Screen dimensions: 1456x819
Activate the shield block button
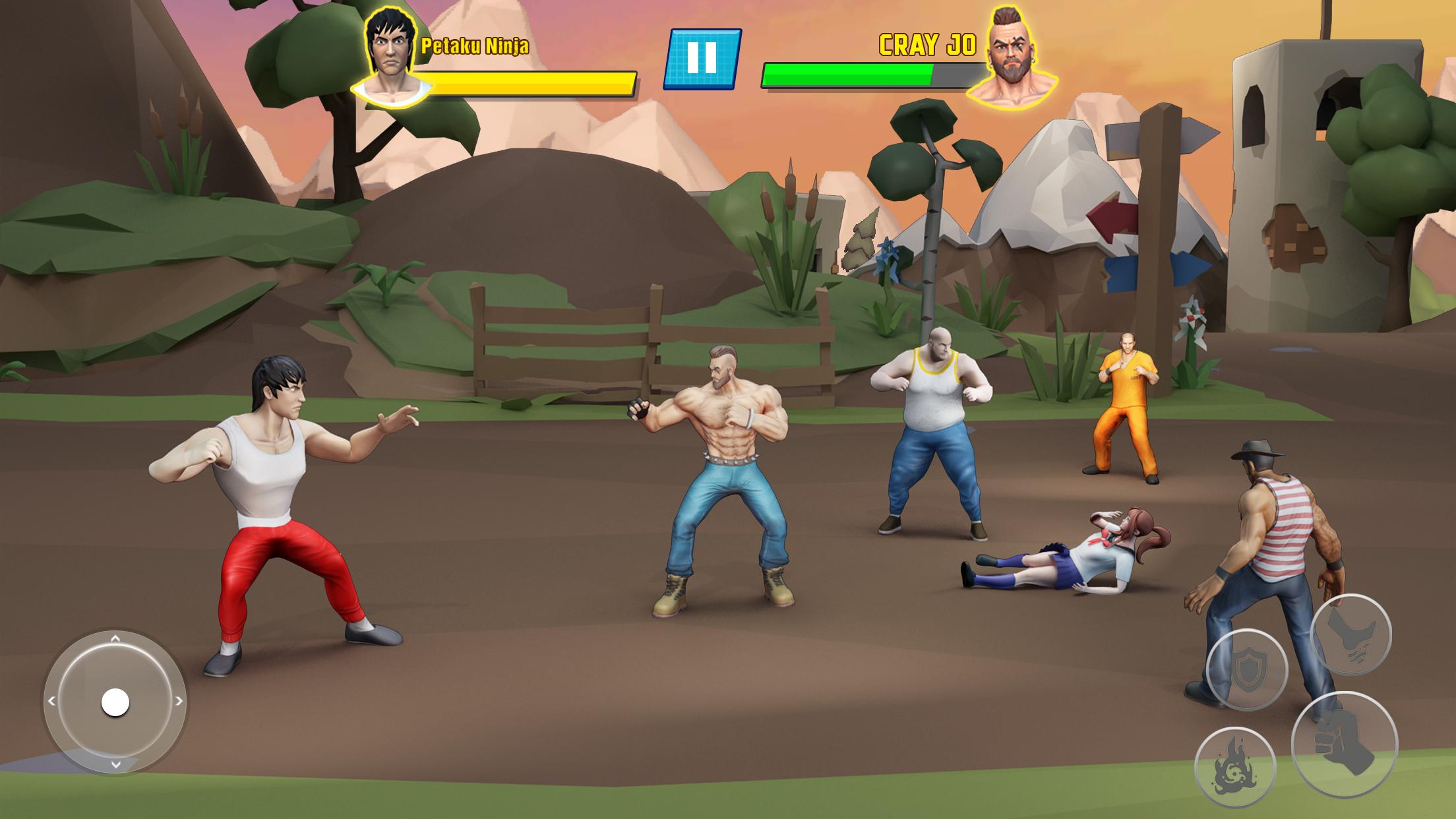[x=1246, y=669]
